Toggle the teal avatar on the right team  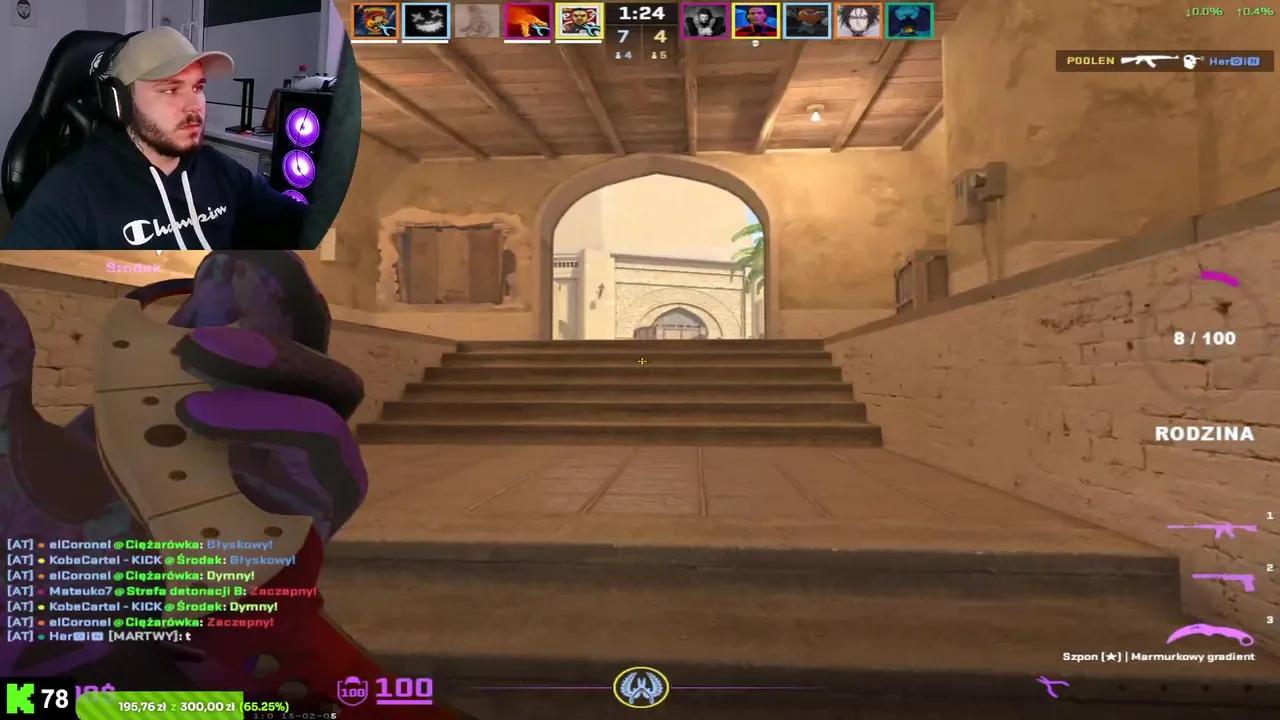pyautogui.click(x=908, y=19)
